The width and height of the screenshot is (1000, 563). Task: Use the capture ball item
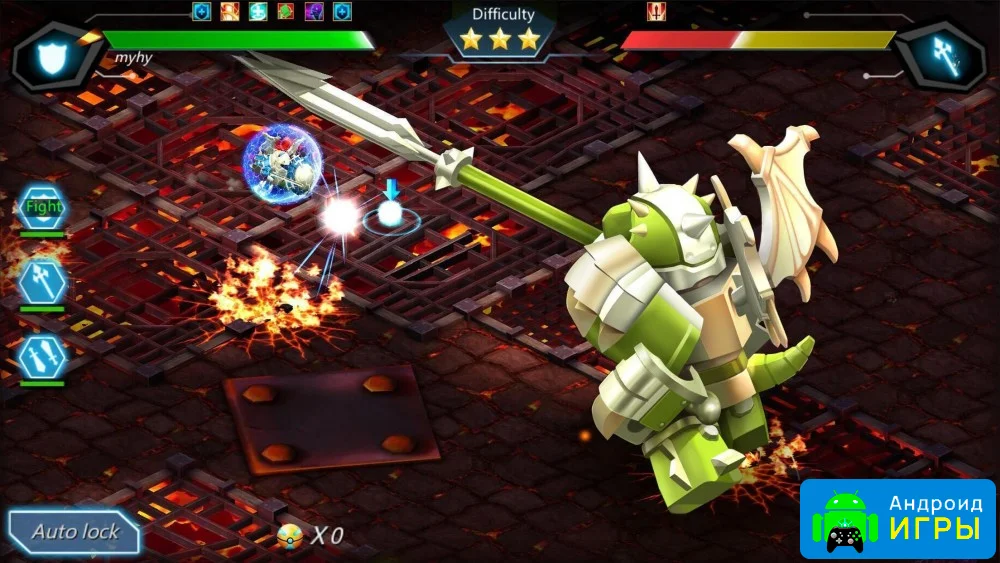[x=291, y=536]
